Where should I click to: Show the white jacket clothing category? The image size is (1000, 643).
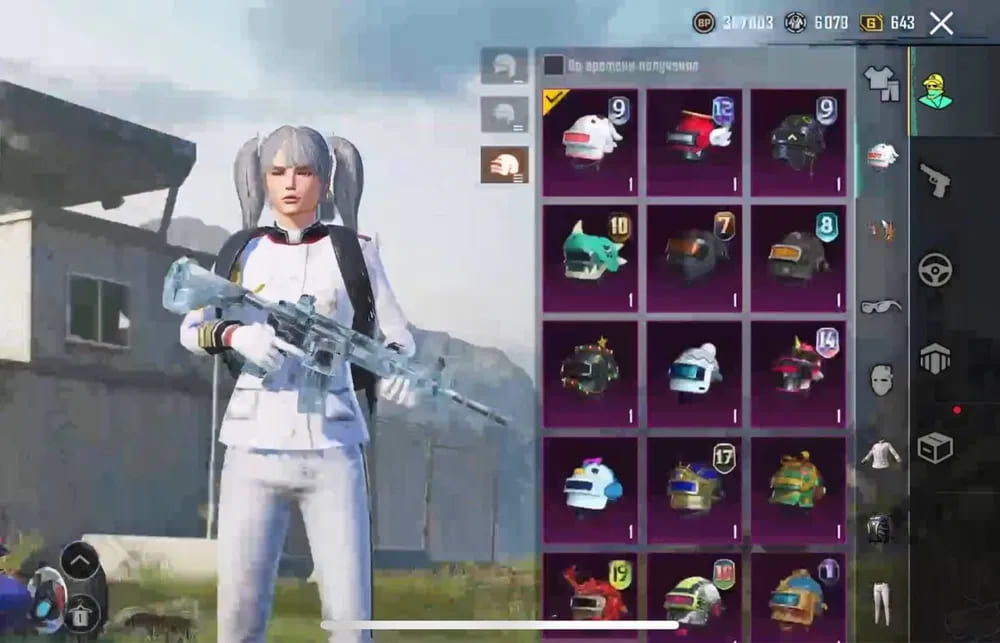pyautogui.click(x=881, y=454)
